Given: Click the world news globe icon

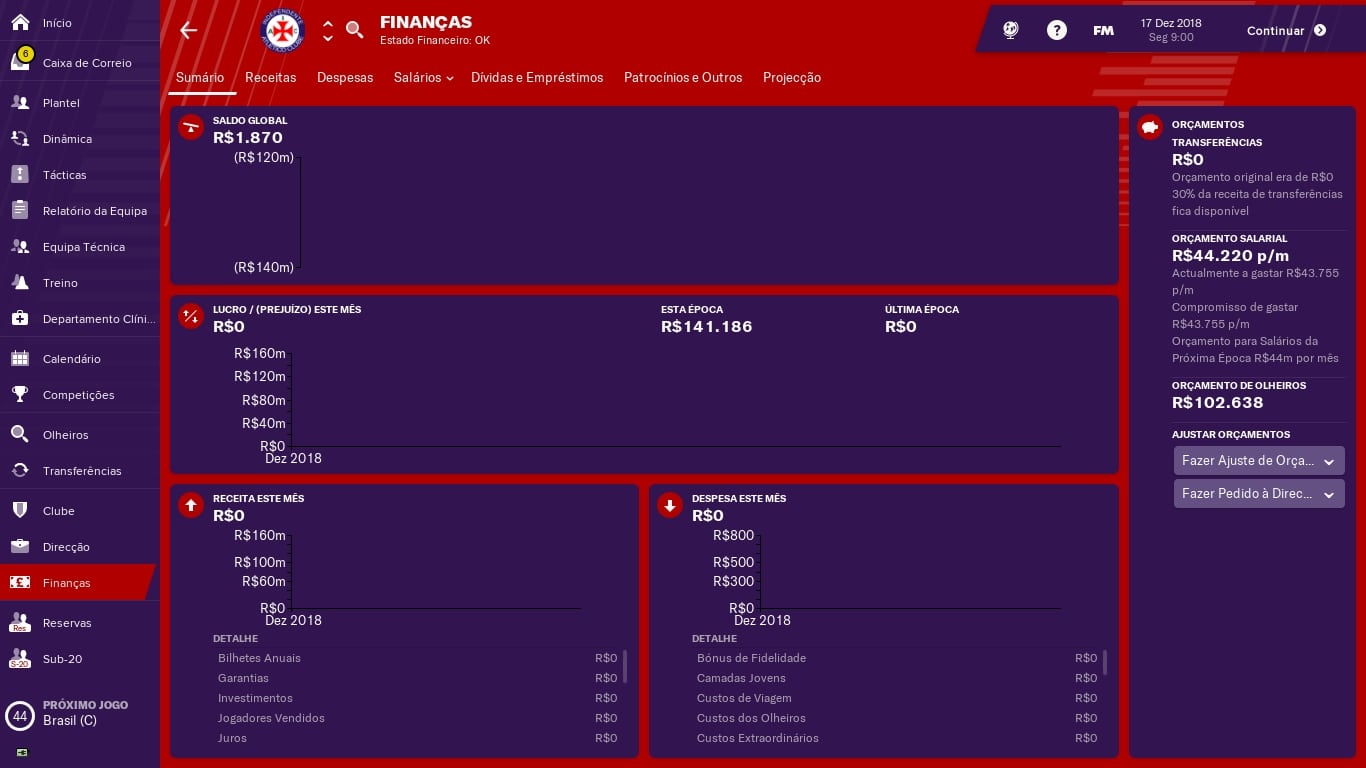Looking at the screenshot, I should (x=1010, y=29).
